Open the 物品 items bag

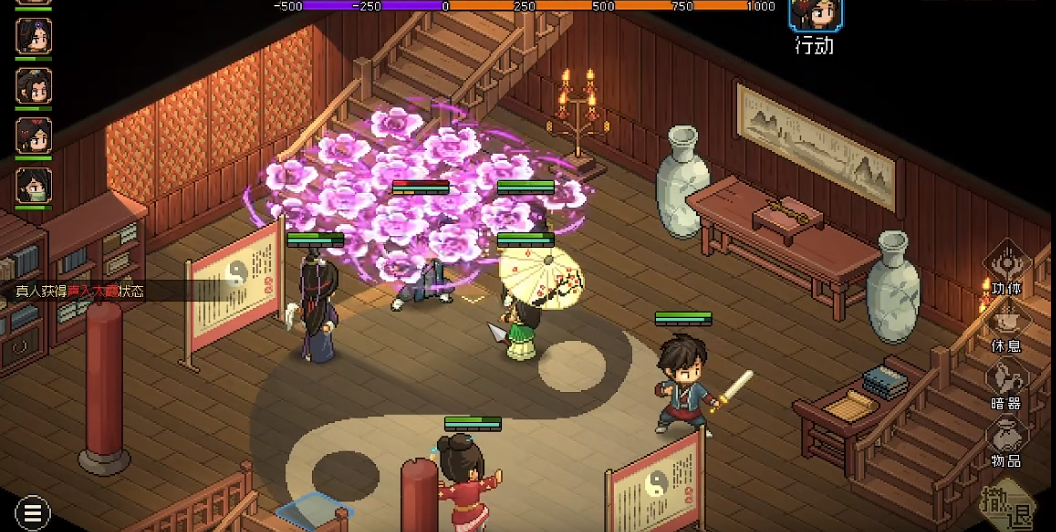coord(1005,438)
